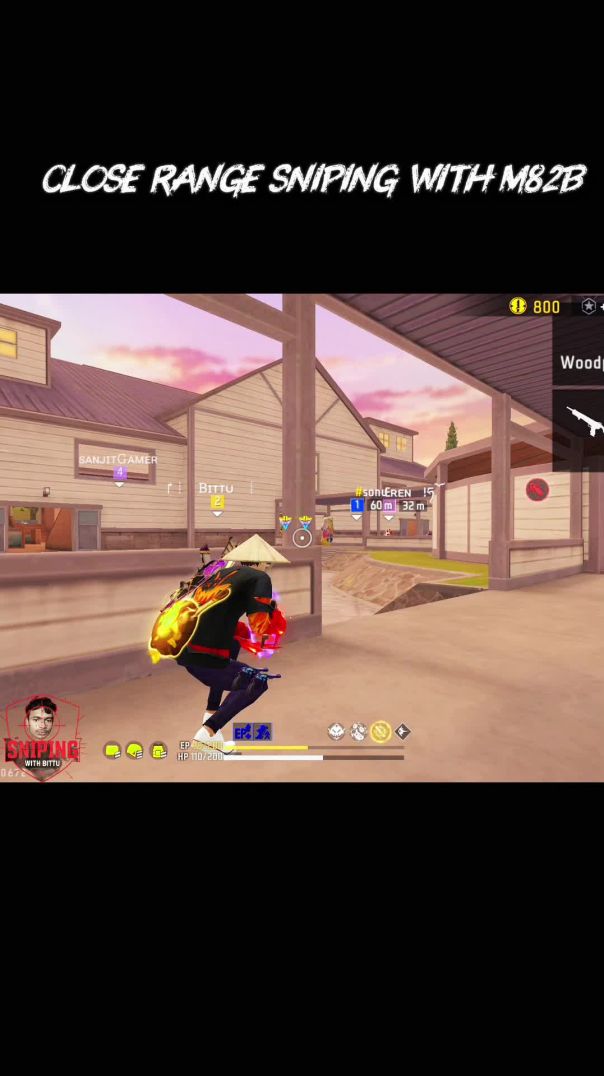Select the dark diamond-shaped skill icon
604x1076 pixels.
tap(403, 732)
